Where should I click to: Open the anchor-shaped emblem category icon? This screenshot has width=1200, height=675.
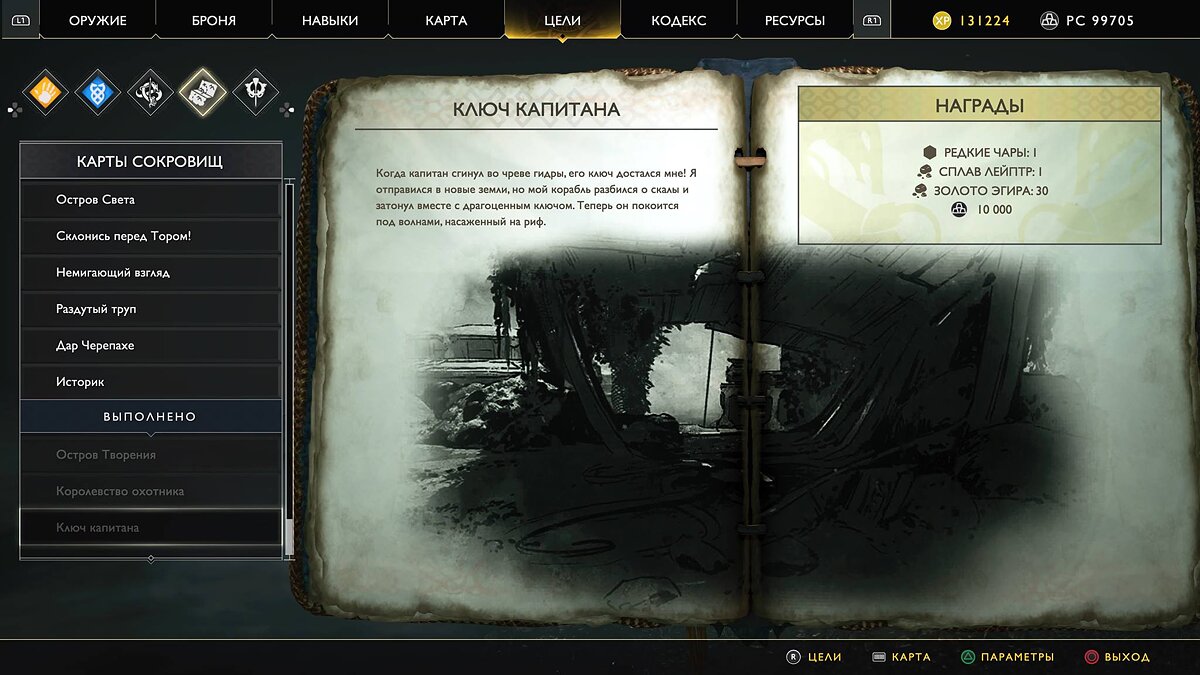(x=256, y=93)
